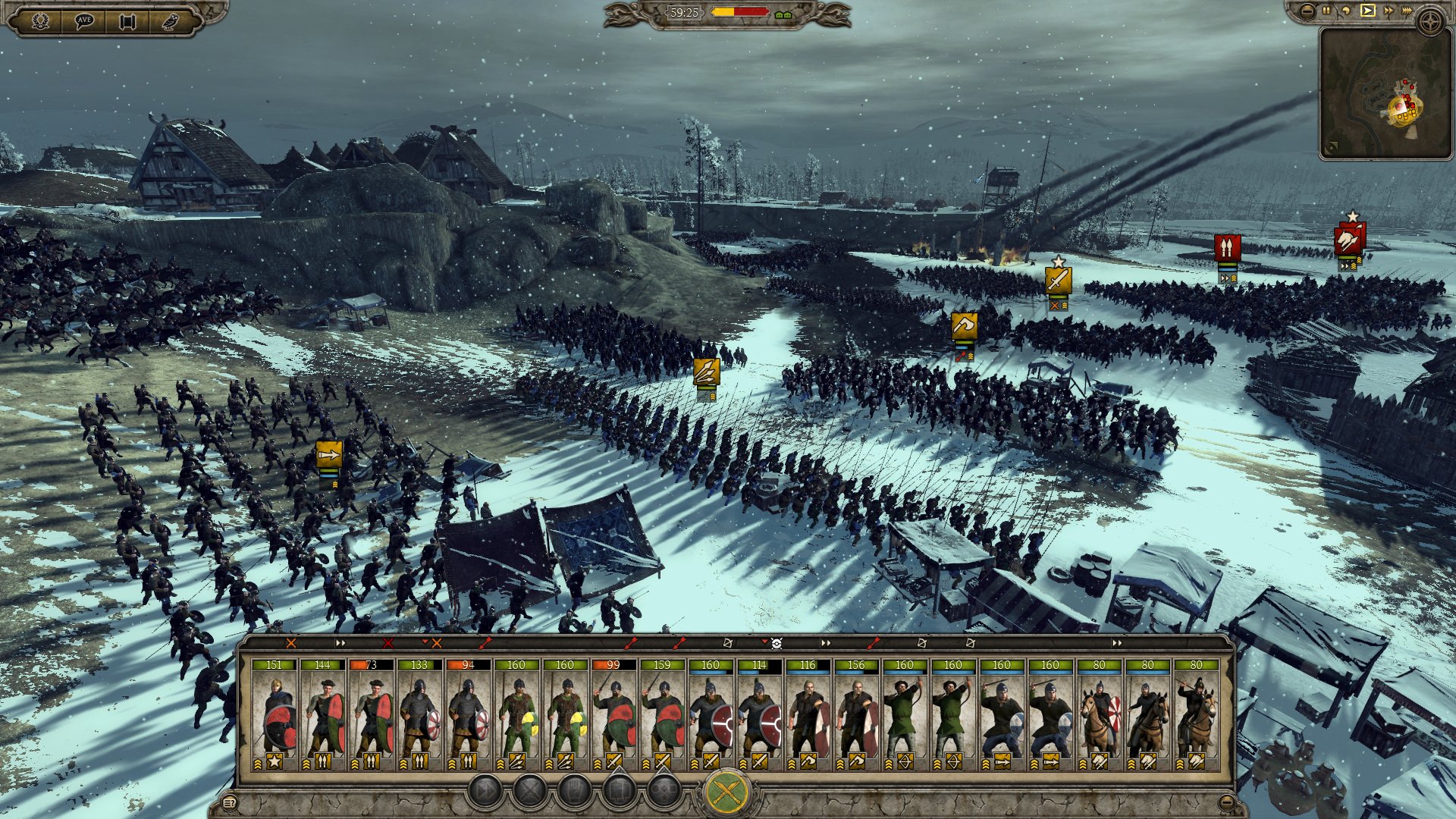Pause the battle with the pause button

[x=1326, y=10]
